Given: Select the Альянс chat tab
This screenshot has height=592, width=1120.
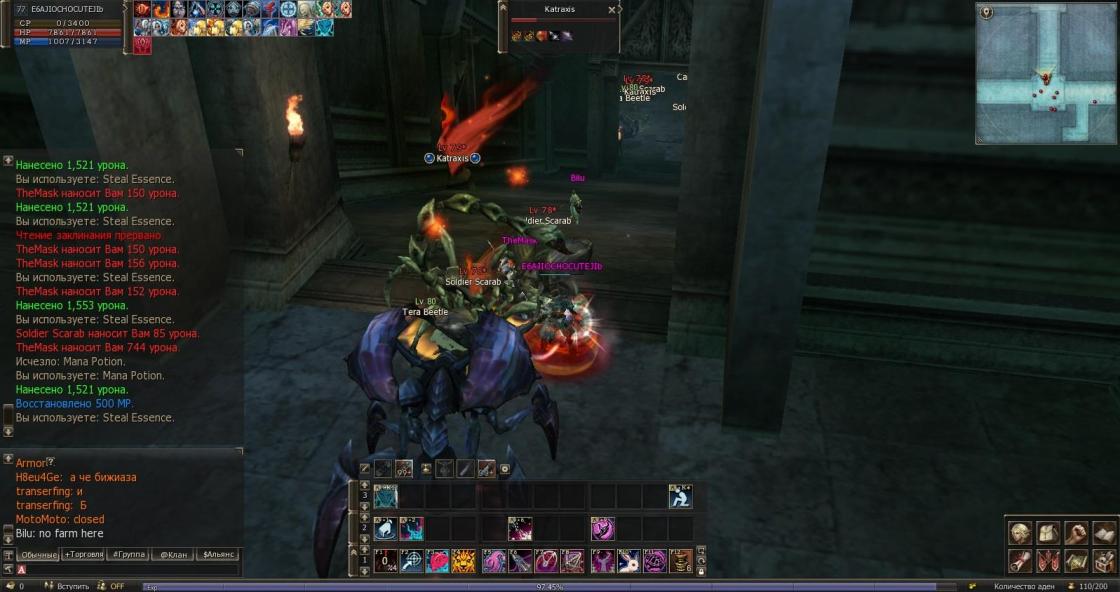Looking at the screenshot, I should (219, 554).
